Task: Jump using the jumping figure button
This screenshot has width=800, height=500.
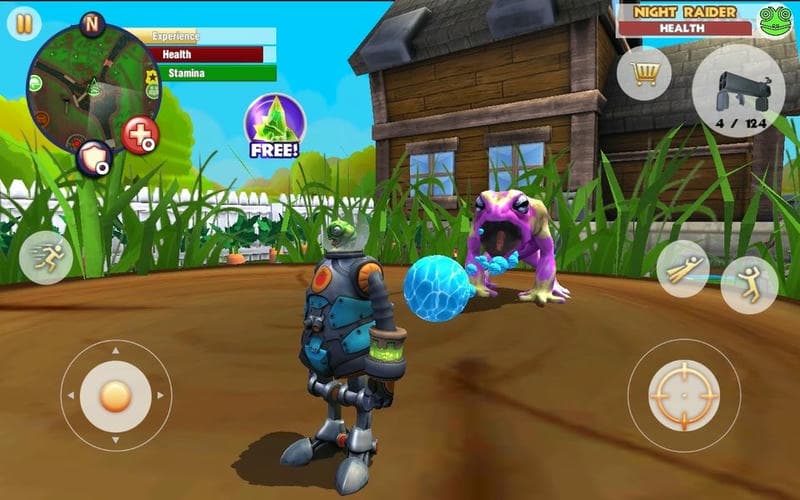Action: [x=749, y=285]
